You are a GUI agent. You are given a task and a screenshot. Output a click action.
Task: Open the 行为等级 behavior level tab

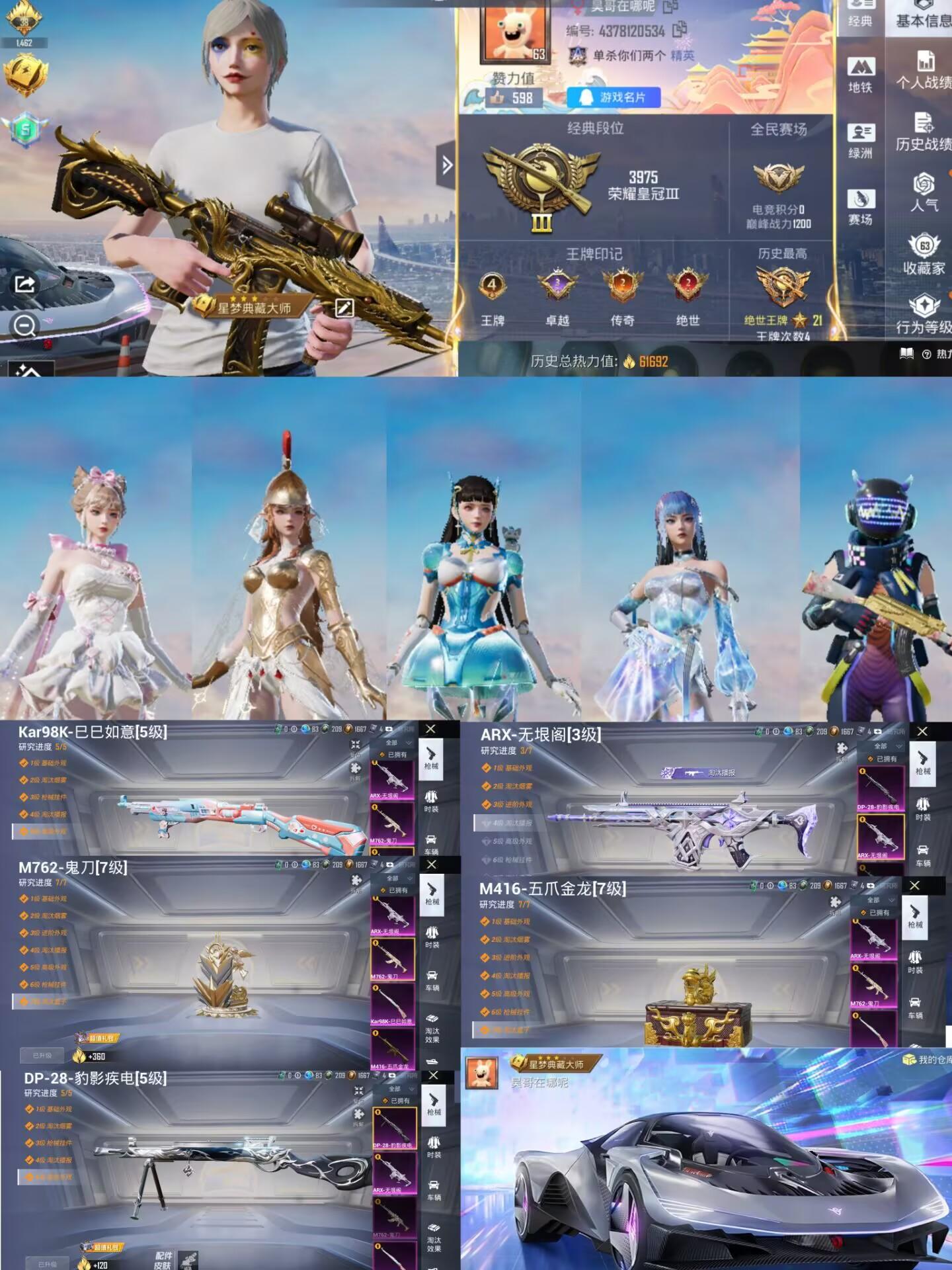[x=924, y=315]
